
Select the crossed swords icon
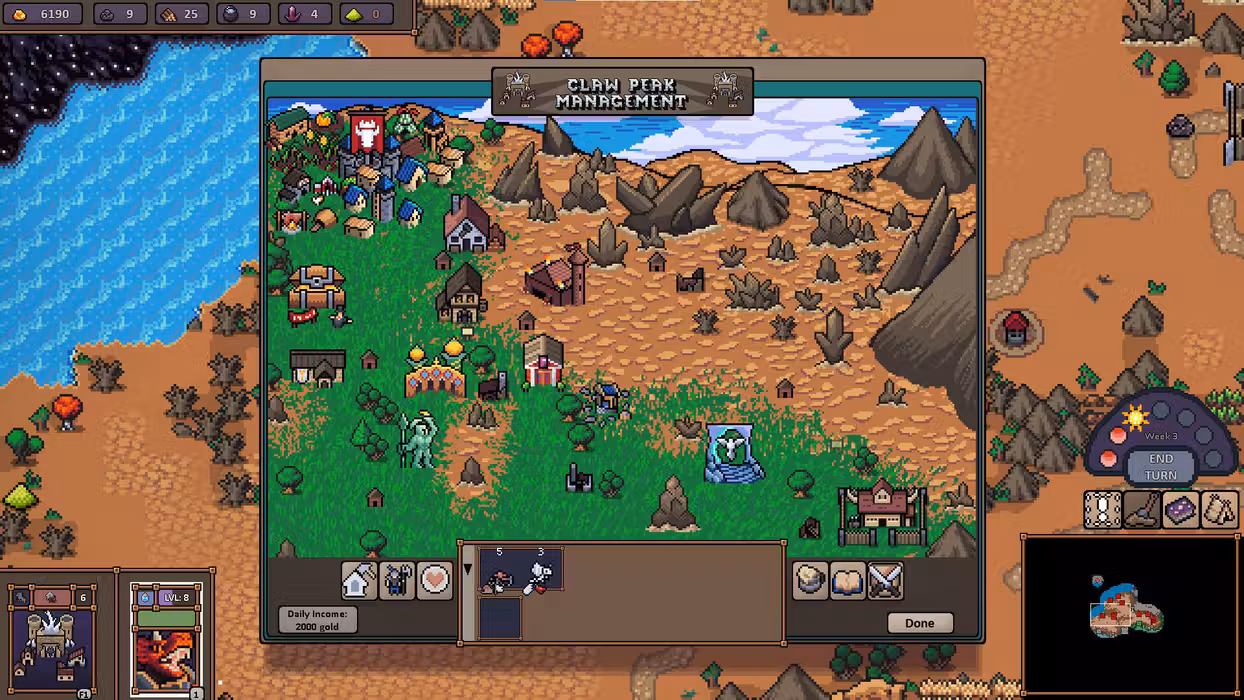click(885, 580)
